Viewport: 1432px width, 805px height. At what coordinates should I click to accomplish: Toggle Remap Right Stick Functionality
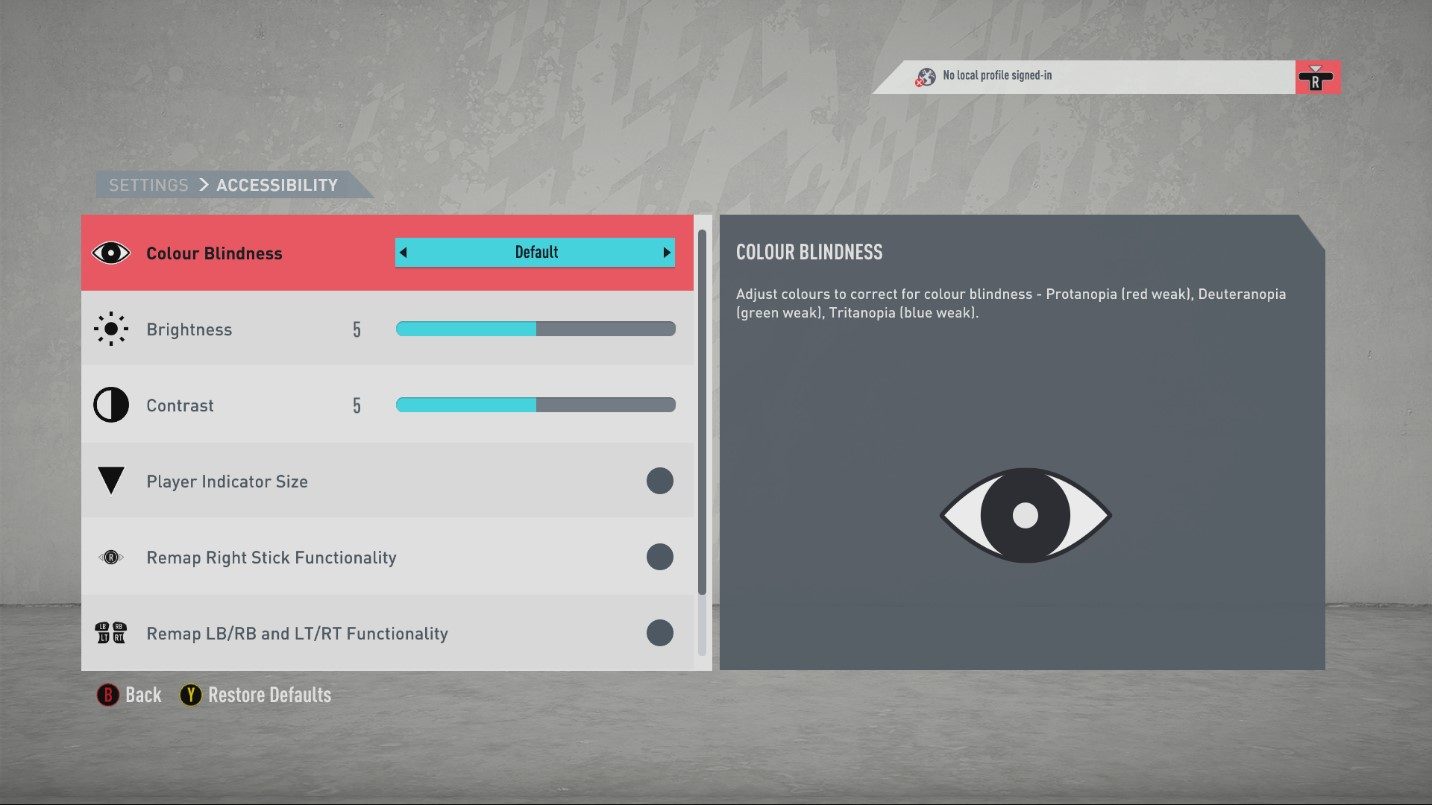(x=660, y=557)
